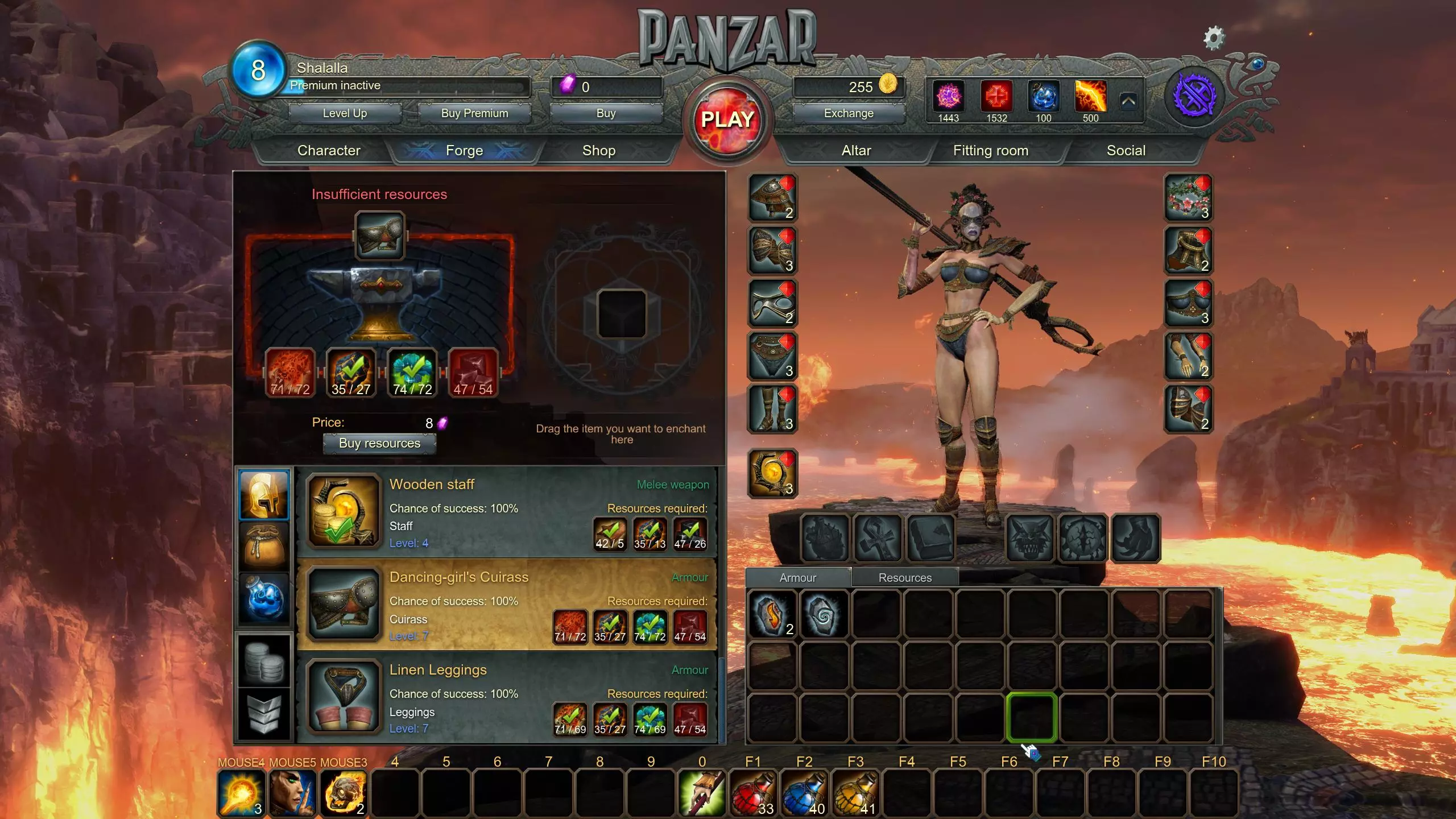The height and width of the screenshot is (819, 1456).
Task: Pick the red health potion hotbar slot
Action: (753, 793)
